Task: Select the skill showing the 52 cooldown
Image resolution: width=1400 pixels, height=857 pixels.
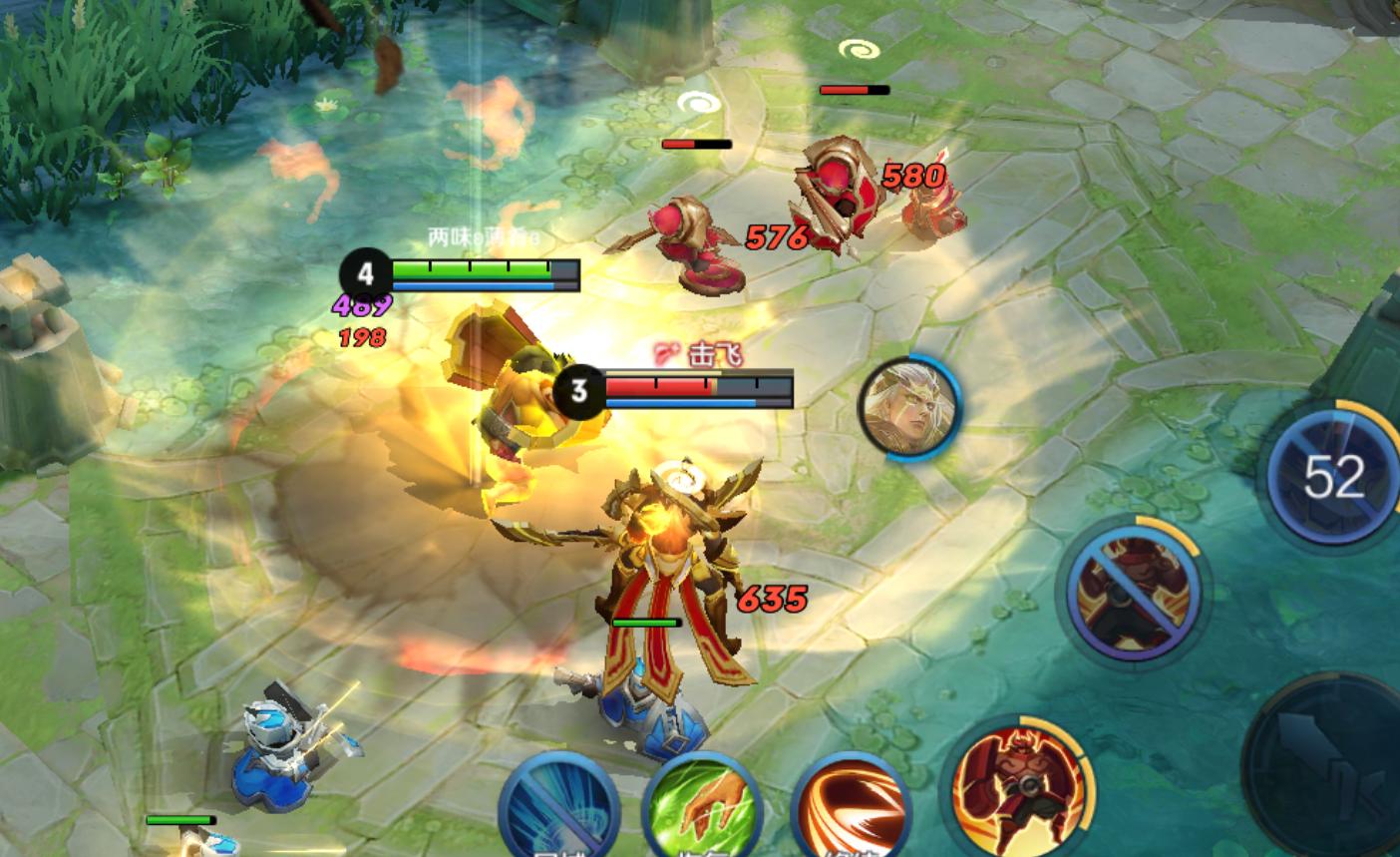Action: [1331, 477]
